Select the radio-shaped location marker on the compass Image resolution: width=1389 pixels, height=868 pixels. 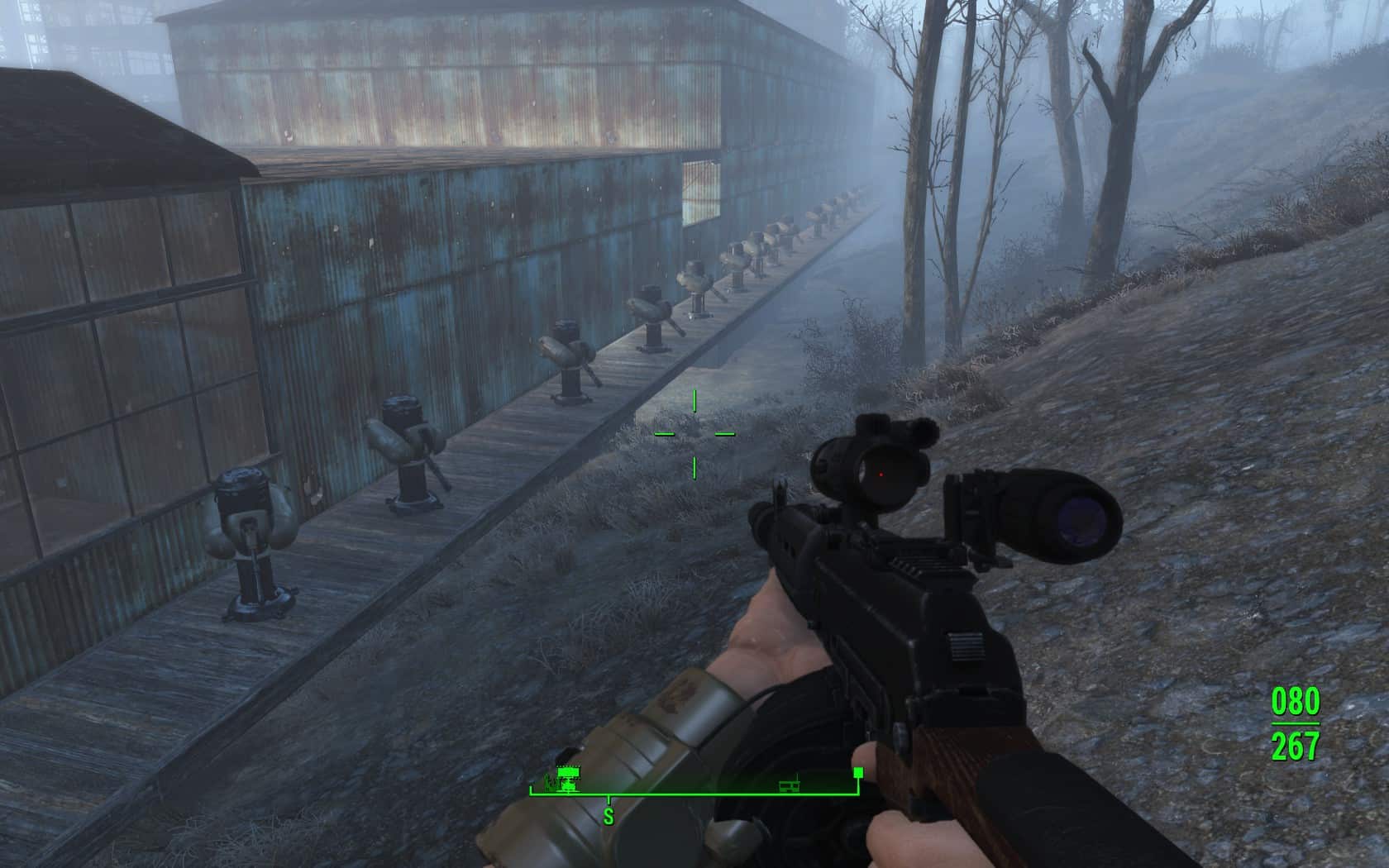click(x=789, y=784)
